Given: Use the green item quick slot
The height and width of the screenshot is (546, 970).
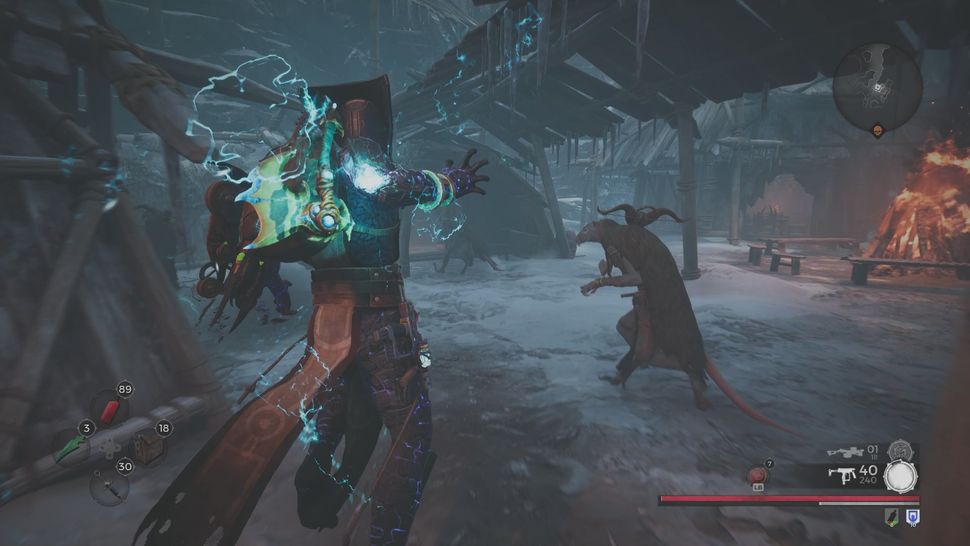Looking at the screenshot, I should pos(72,447).
